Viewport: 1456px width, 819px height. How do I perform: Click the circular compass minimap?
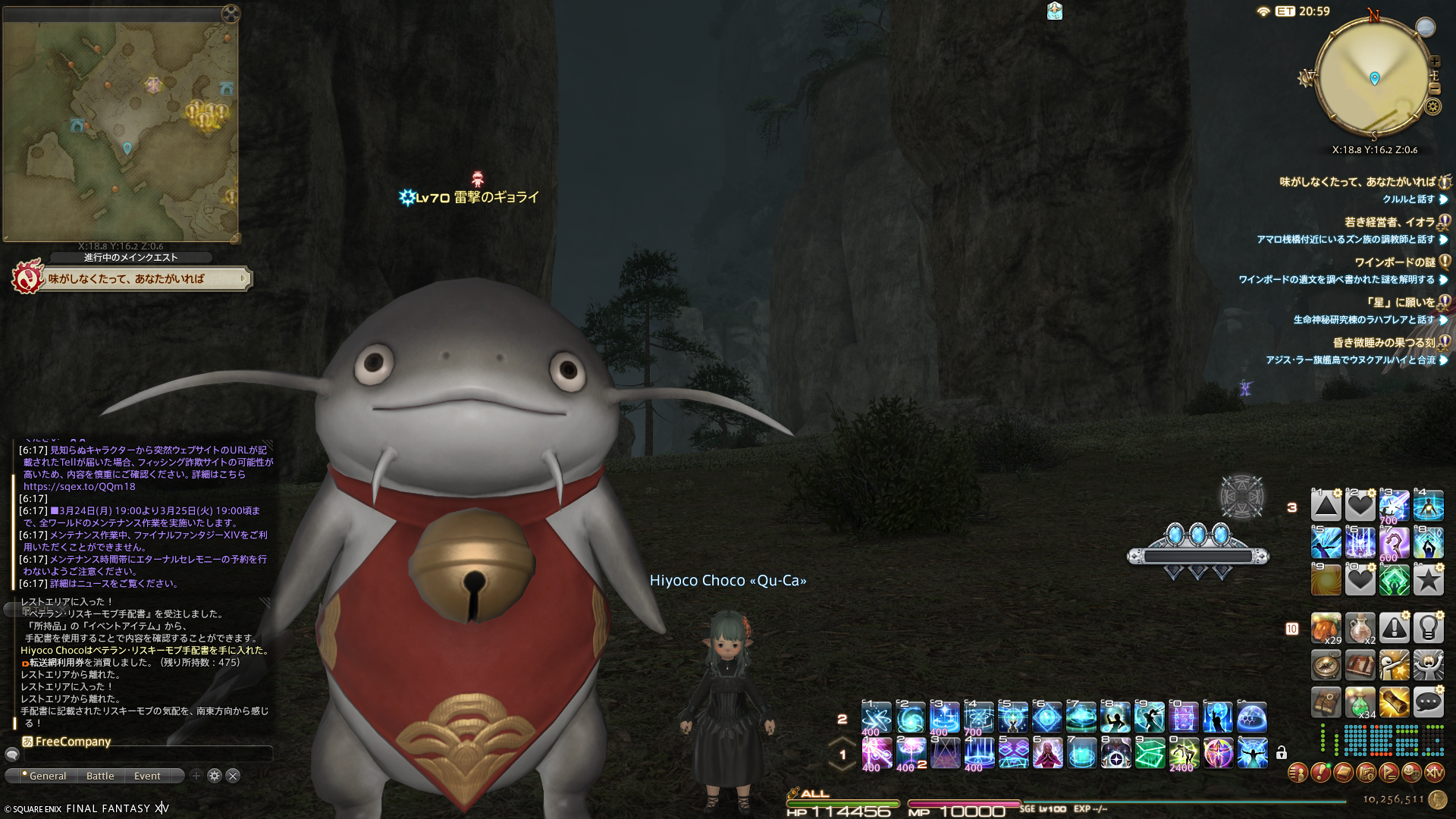coord(1374,77)
